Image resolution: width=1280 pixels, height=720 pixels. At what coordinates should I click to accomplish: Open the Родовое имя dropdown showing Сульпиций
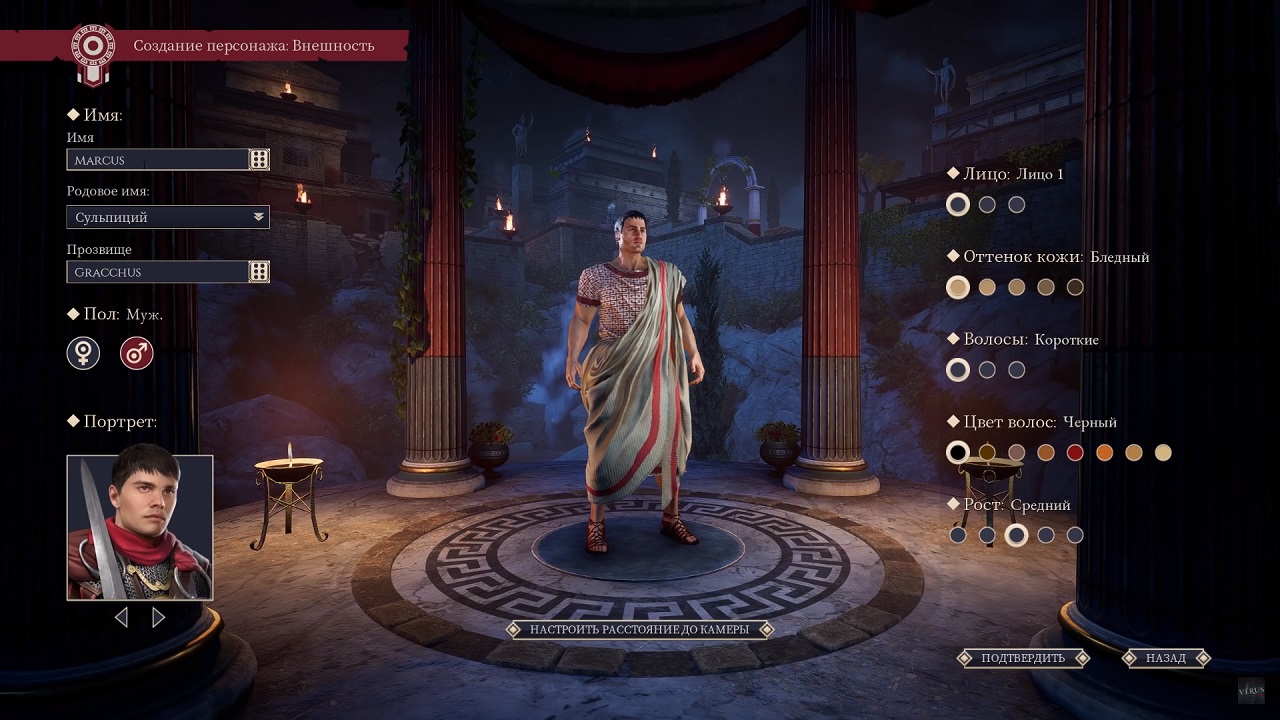167,217
